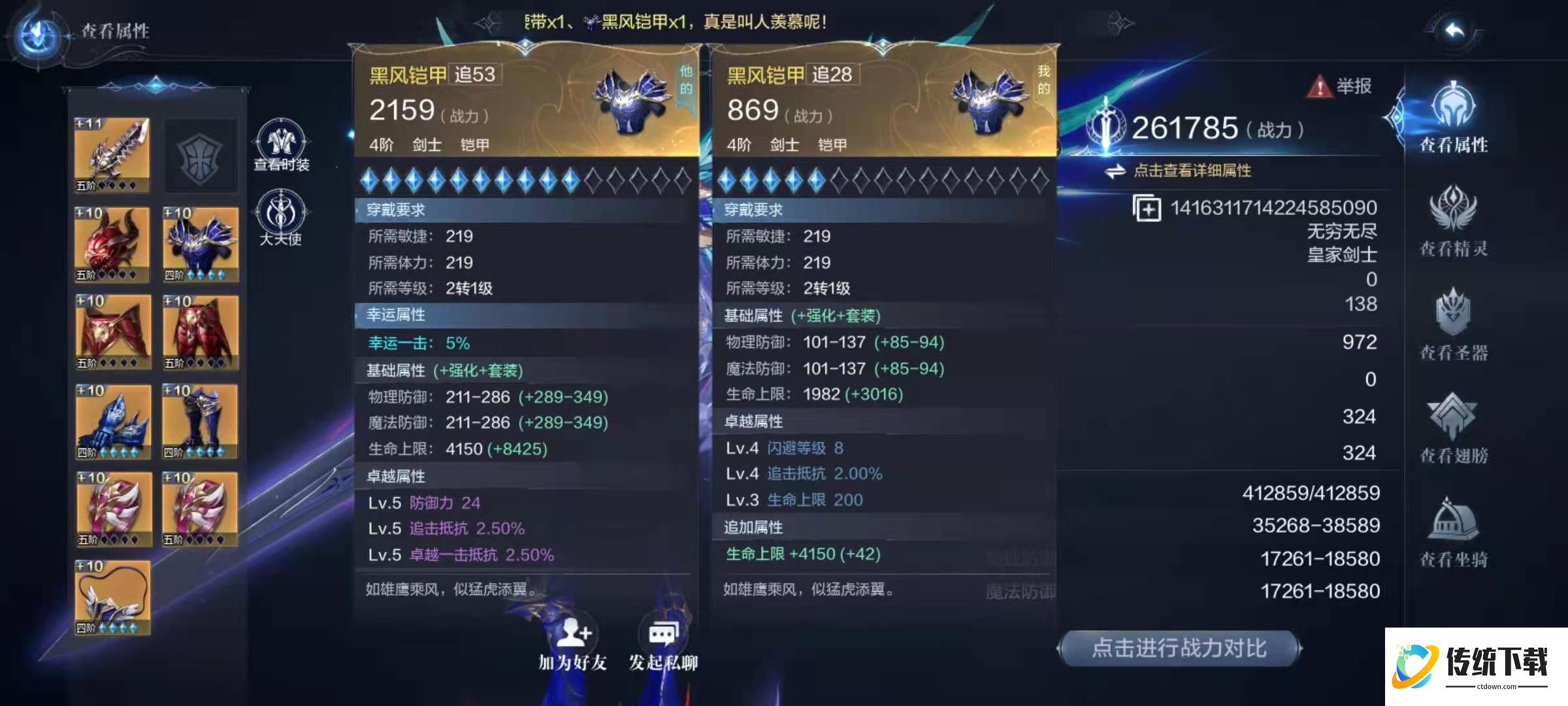Open 点击查看详细属性 detailed attributes
1568x706 pixels.
pos(1196,171)
